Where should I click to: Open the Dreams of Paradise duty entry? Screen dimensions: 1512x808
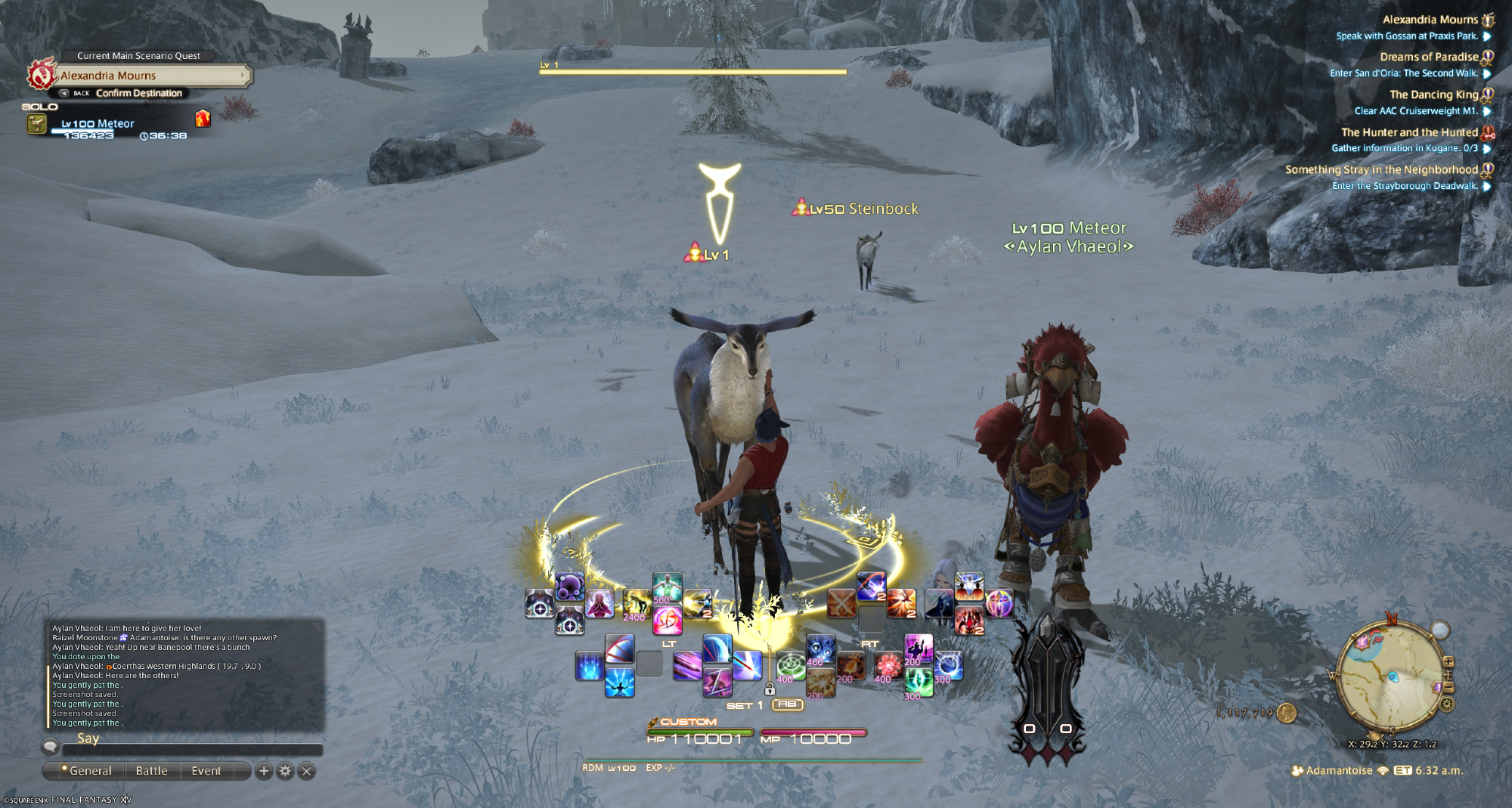click(x=1428, y=57)
